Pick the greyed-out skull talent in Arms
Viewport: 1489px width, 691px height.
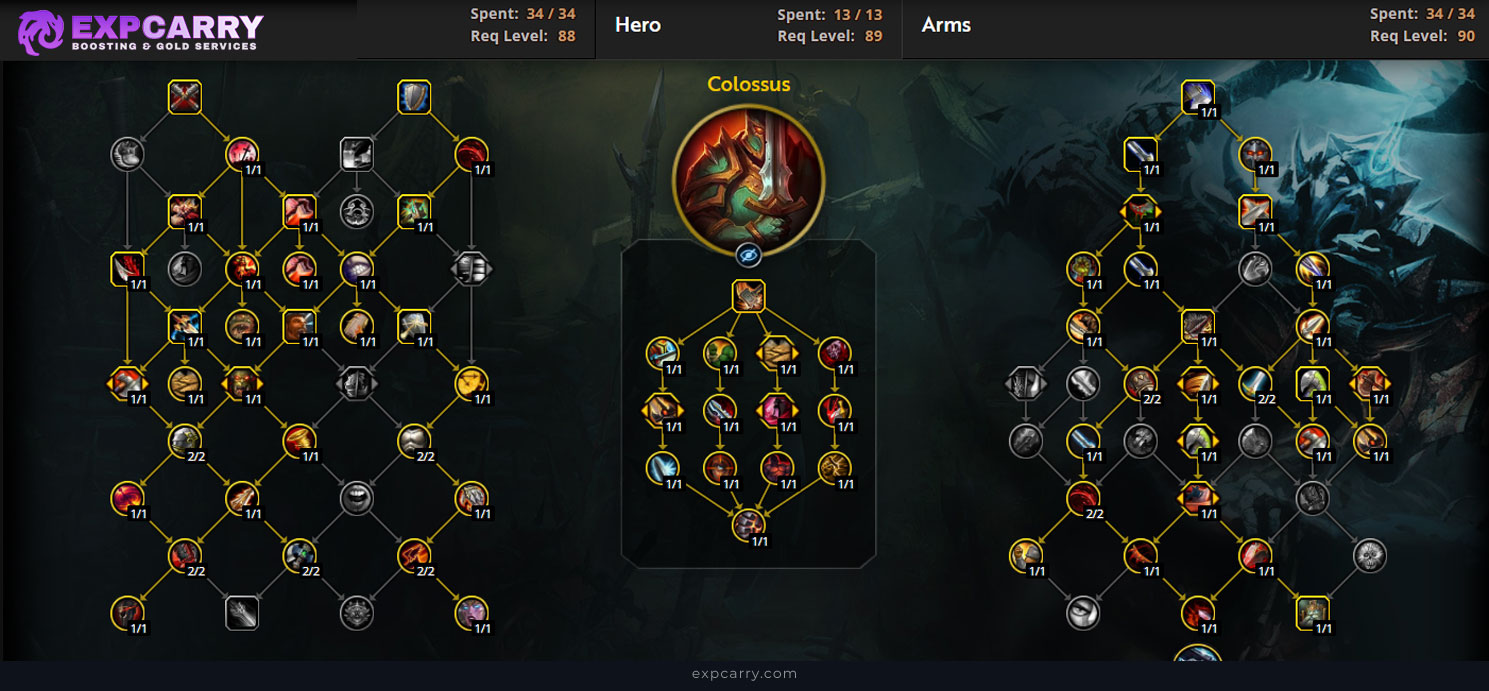(1370, 555)
